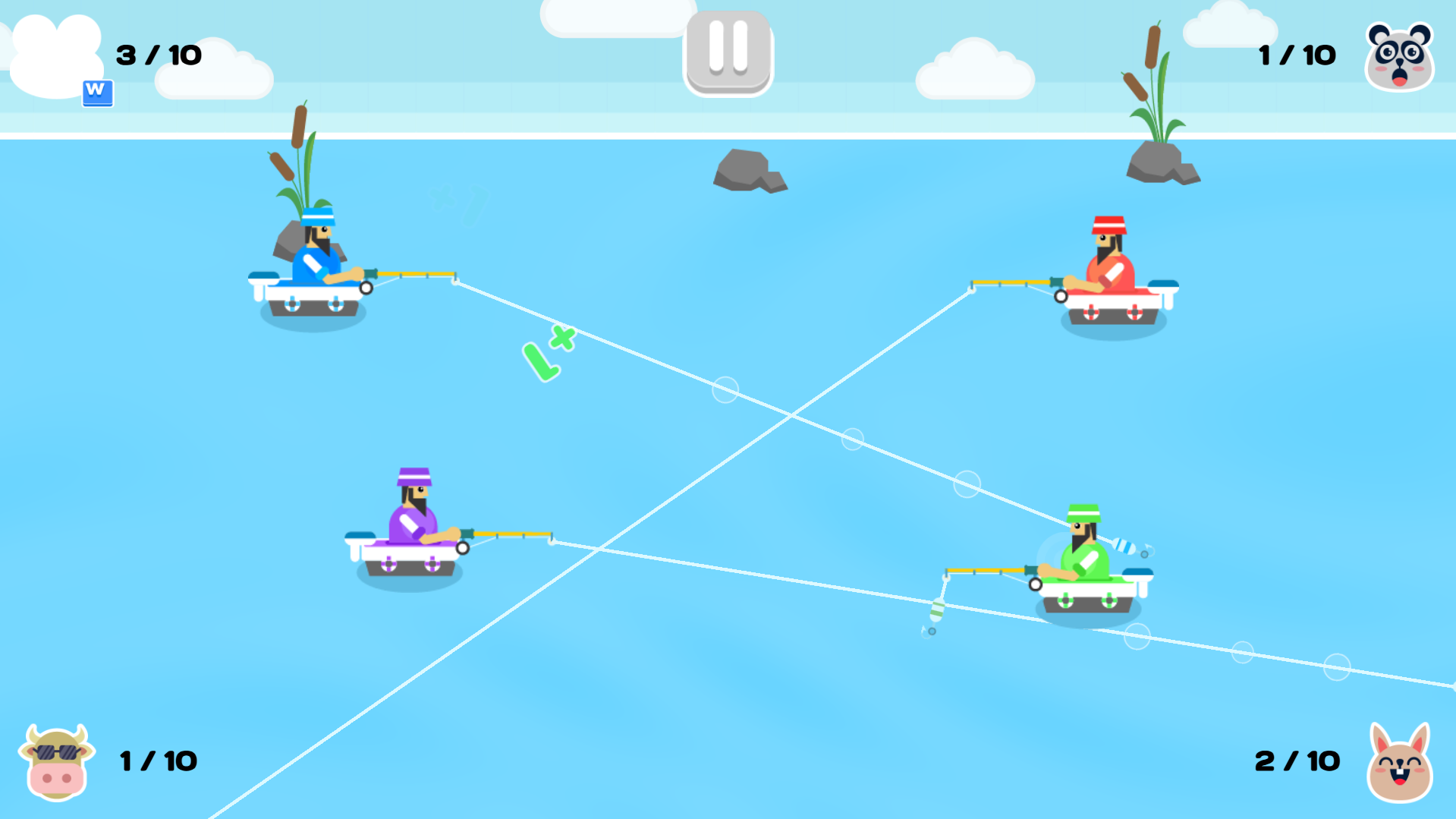This screenshot has width=1456, height=819.
Task: Click the 1 / 10 score beside the panda
Action: coord(1296,54)
